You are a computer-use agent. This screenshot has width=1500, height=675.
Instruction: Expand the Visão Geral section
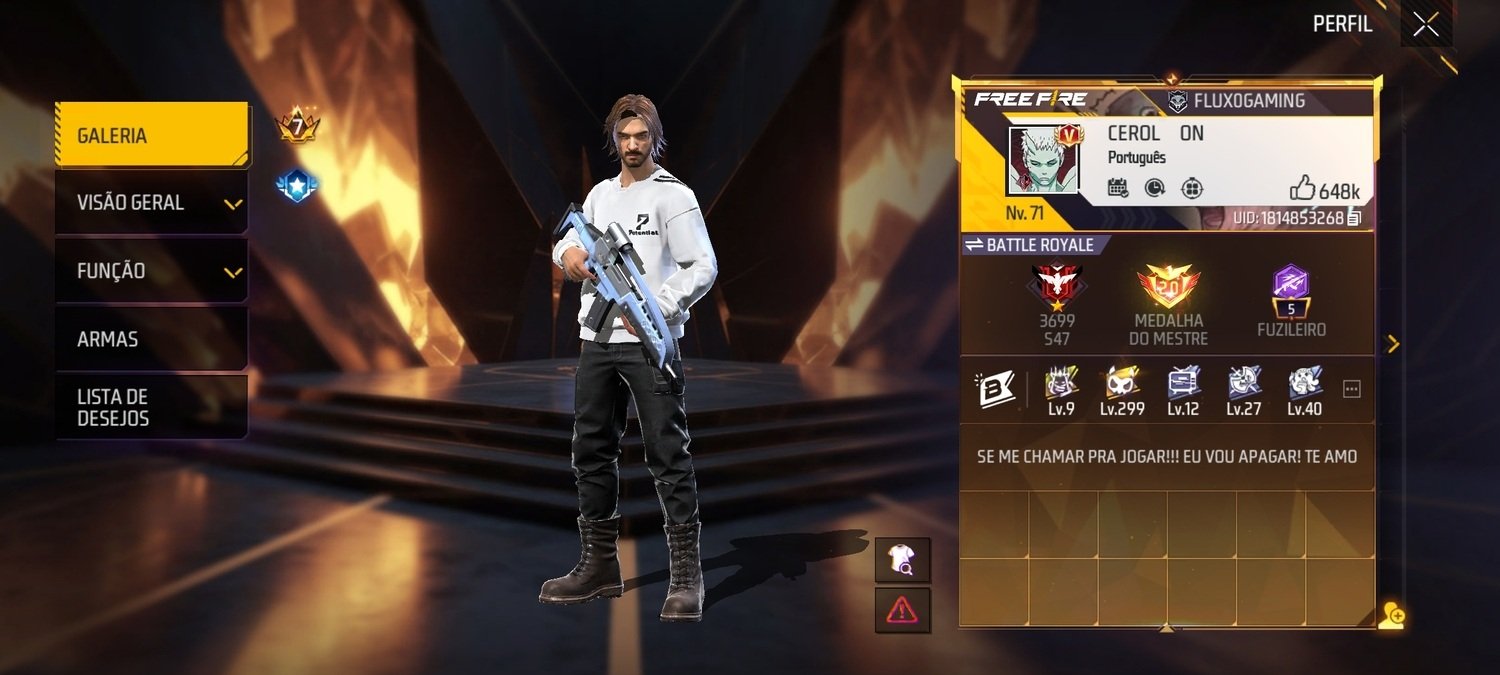coord(151,203)
